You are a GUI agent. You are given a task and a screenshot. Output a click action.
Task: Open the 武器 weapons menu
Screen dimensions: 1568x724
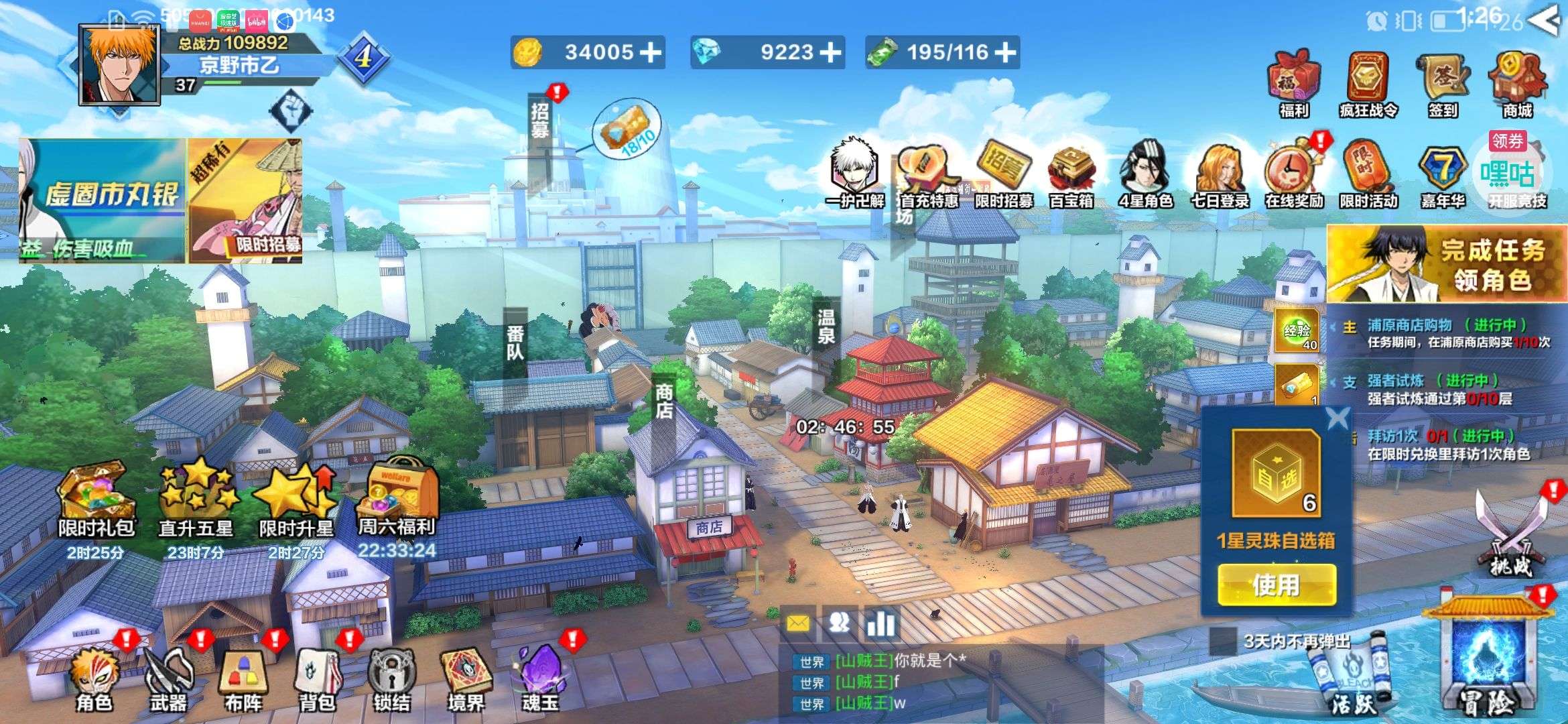(168, 676)
